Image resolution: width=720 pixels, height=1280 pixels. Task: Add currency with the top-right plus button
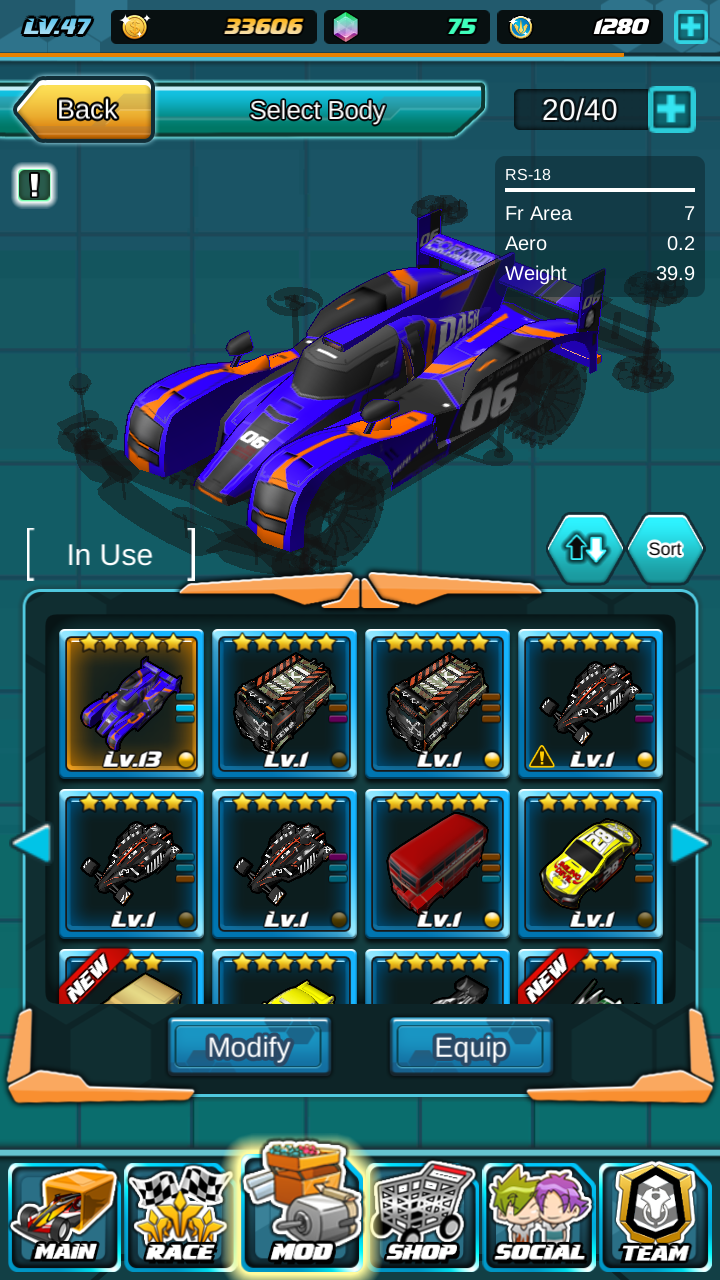coord(691,27)
